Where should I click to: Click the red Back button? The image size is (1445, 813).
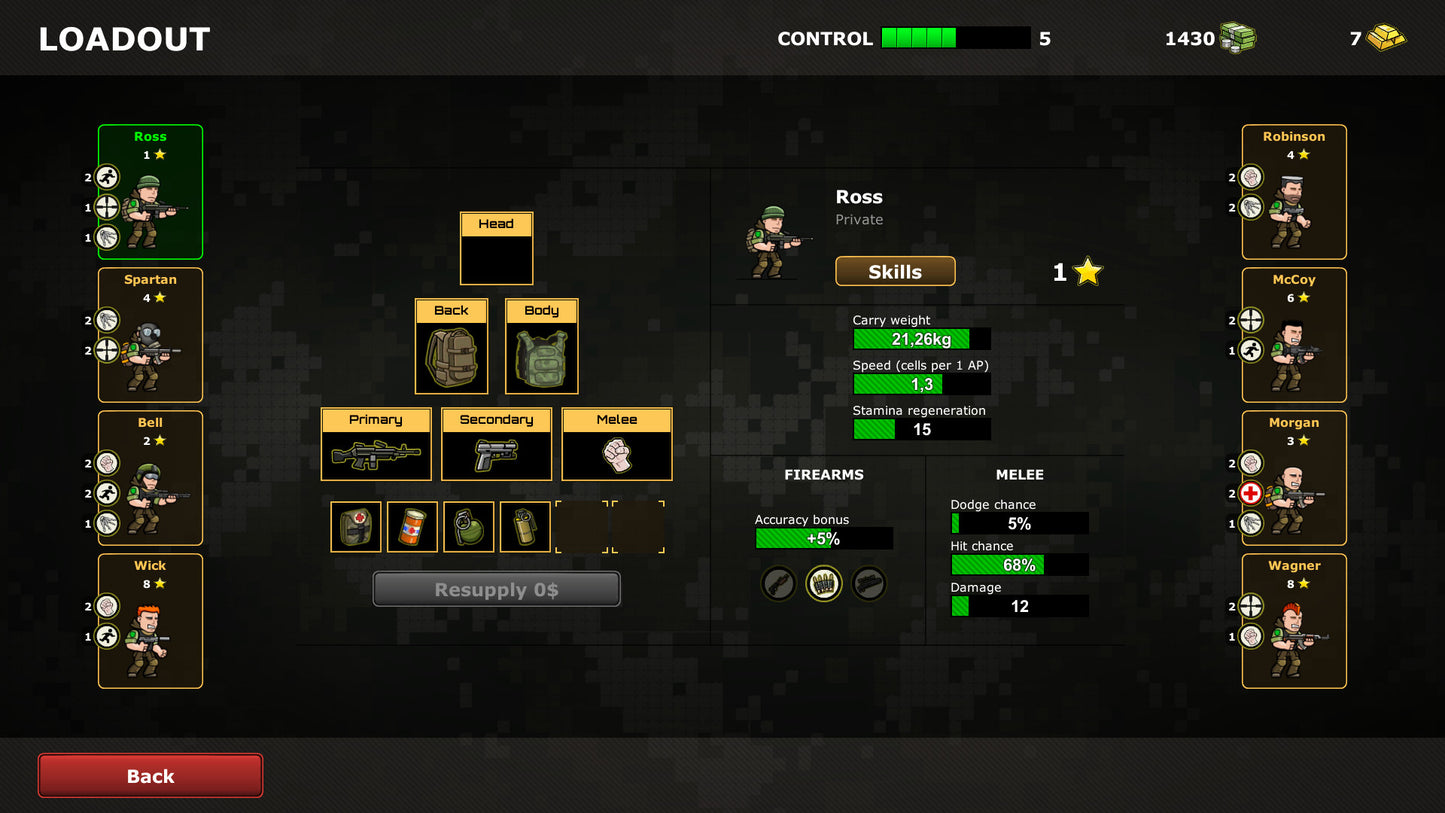click(x=150, y=775)
